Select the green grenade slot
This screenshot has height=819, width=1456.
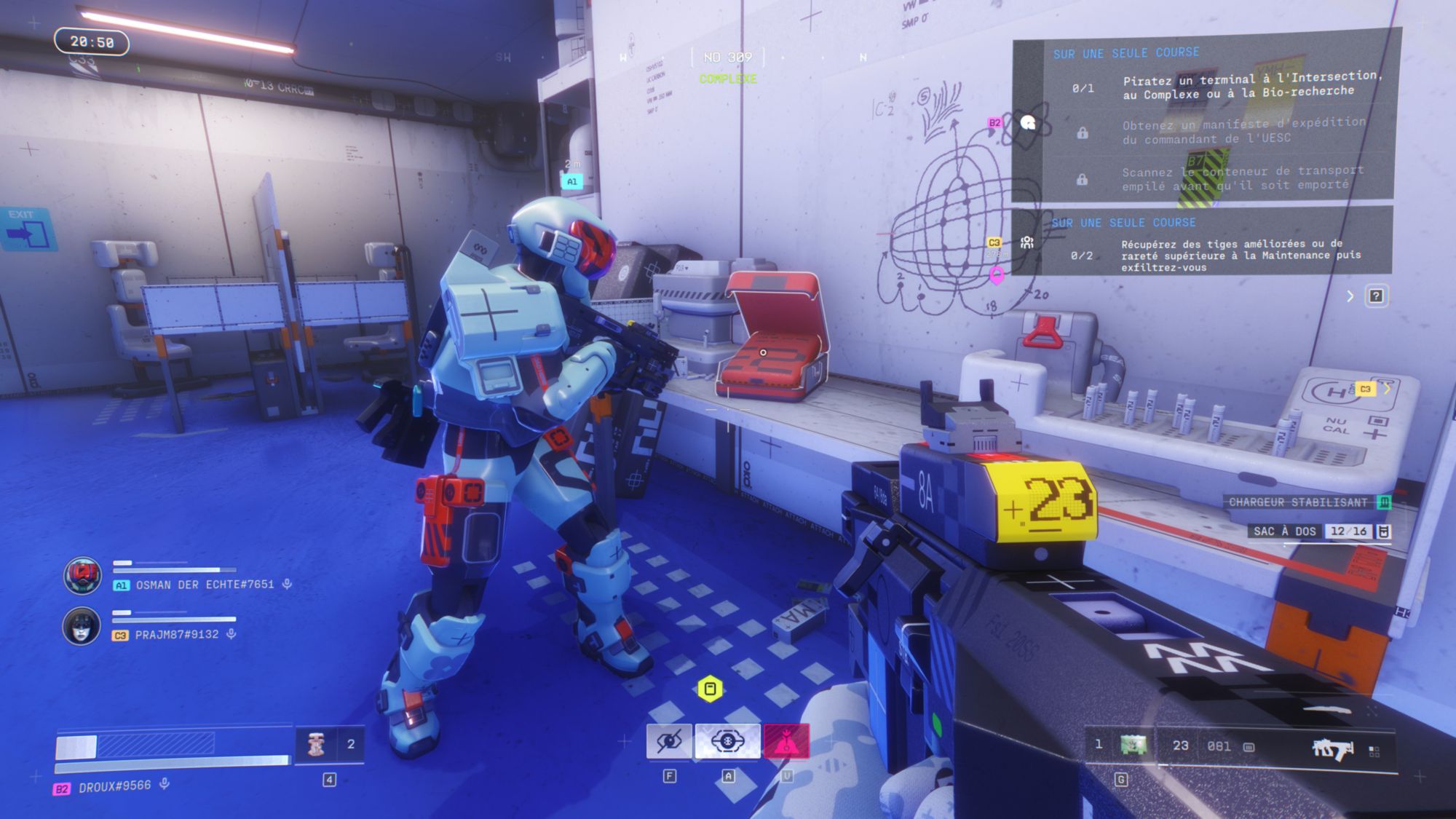1133,745
